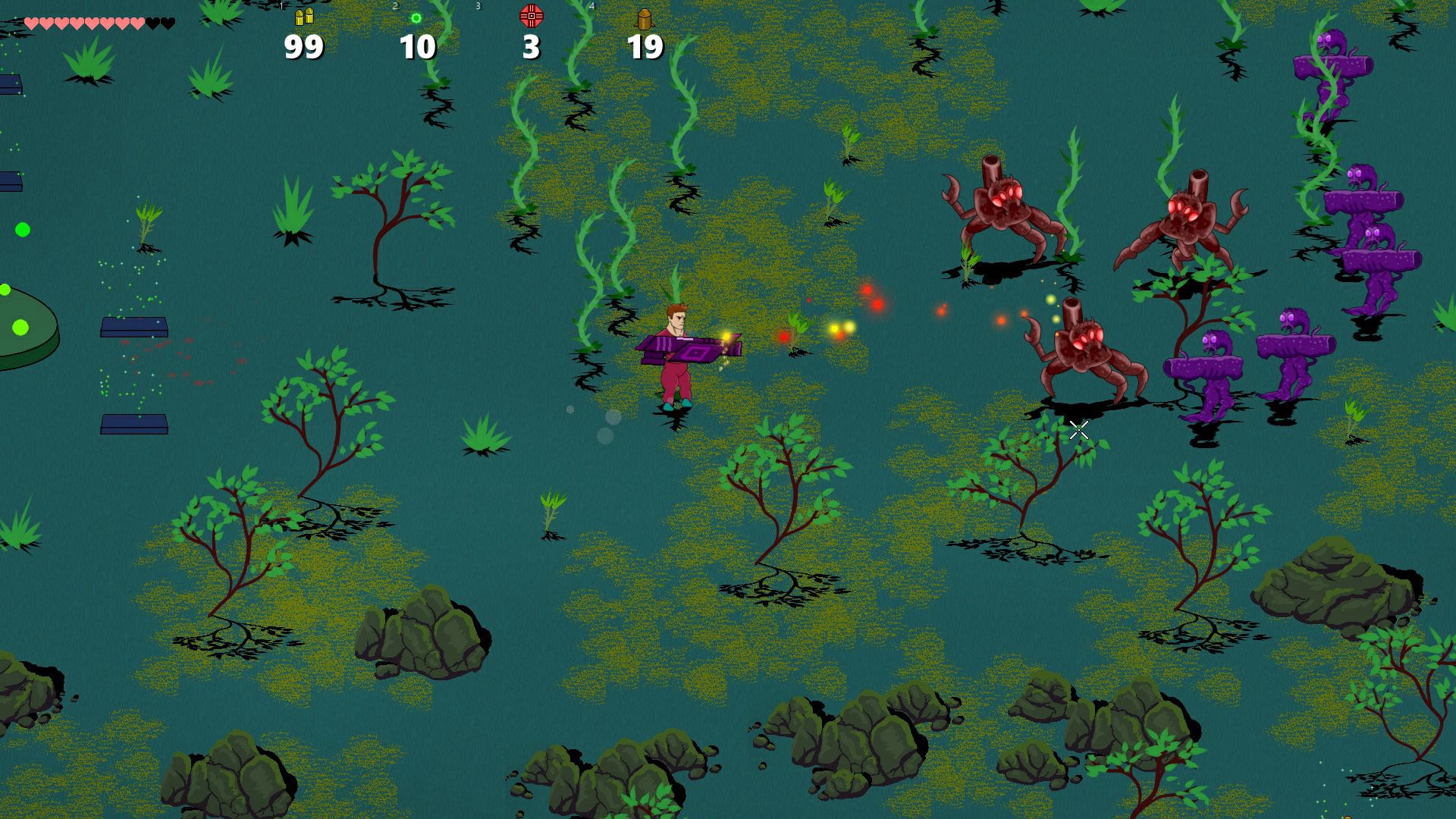Switch to the green ring ammo slot
The height and width of the screenshot is (819, 1456).
(x=416, y=18)
